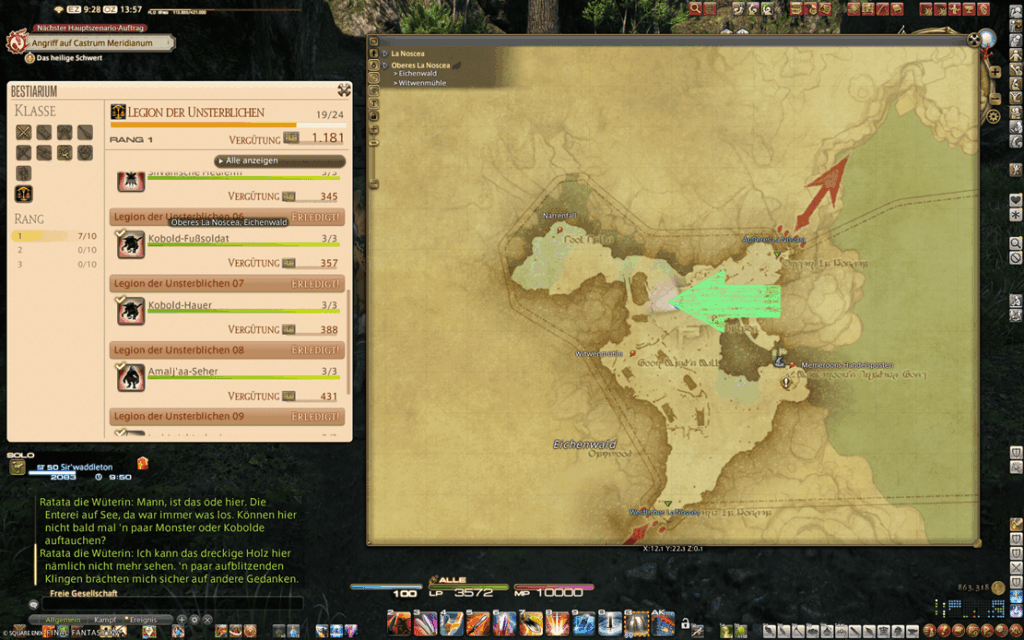Switch to the Kampf chat tab
Image resolution: width=1024 pixels, height=640 pixels.
pyautogui.click(x=105, y=621)
